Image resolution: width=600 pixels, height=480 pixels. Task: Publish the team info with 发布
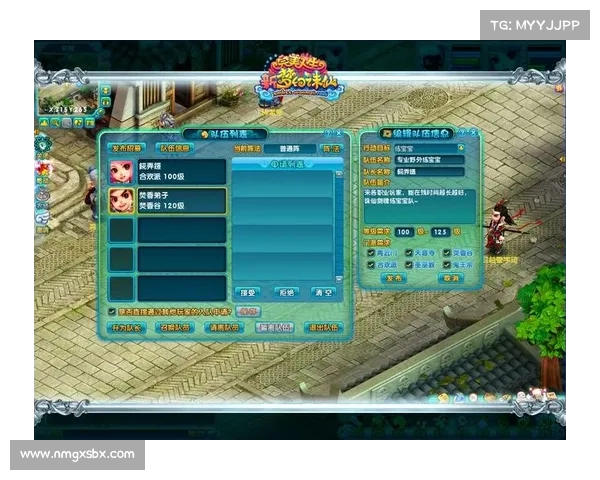394,279
